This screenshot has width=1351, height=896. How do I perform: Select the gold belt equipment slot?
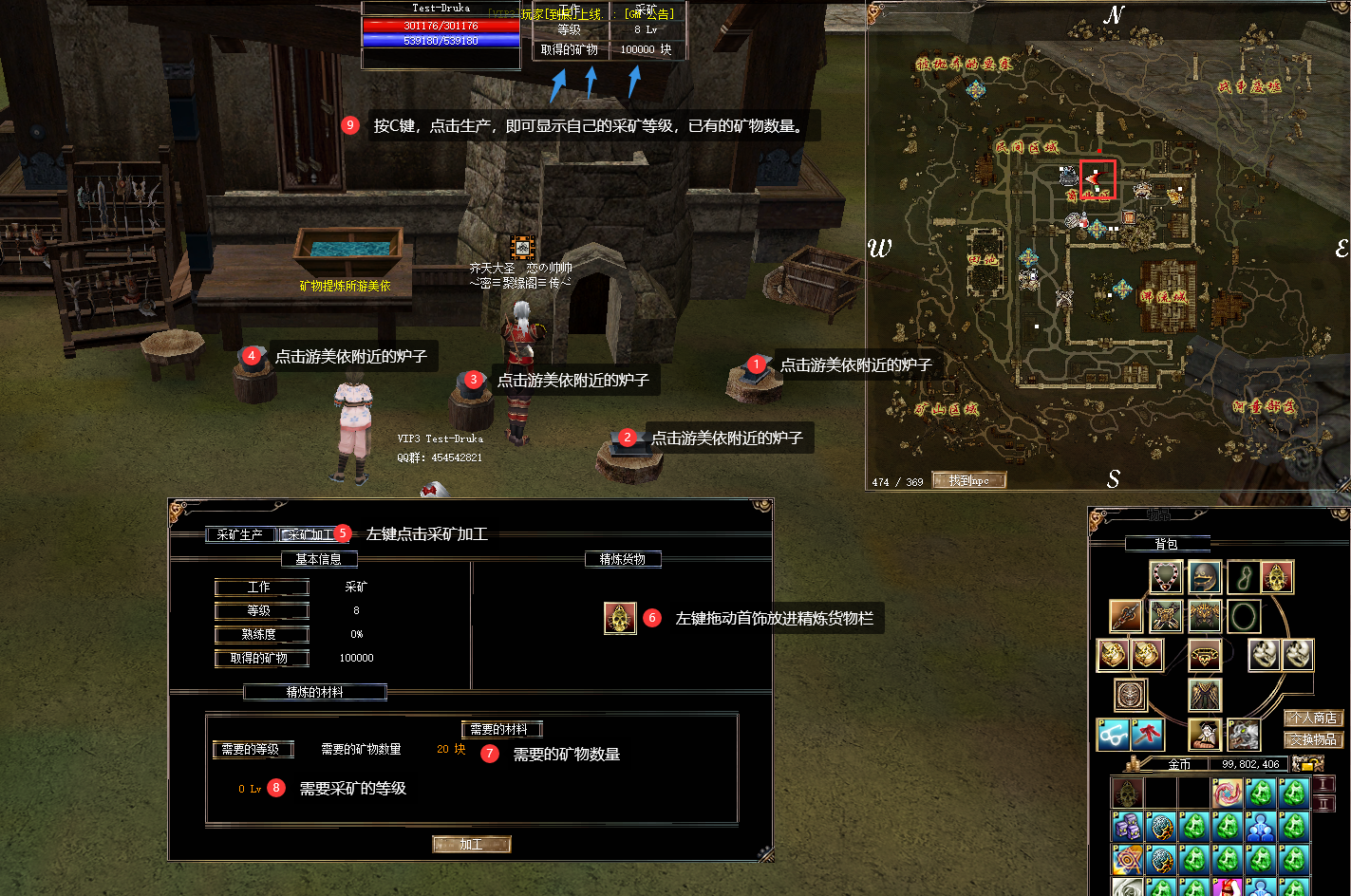[x=1205, y=655]
